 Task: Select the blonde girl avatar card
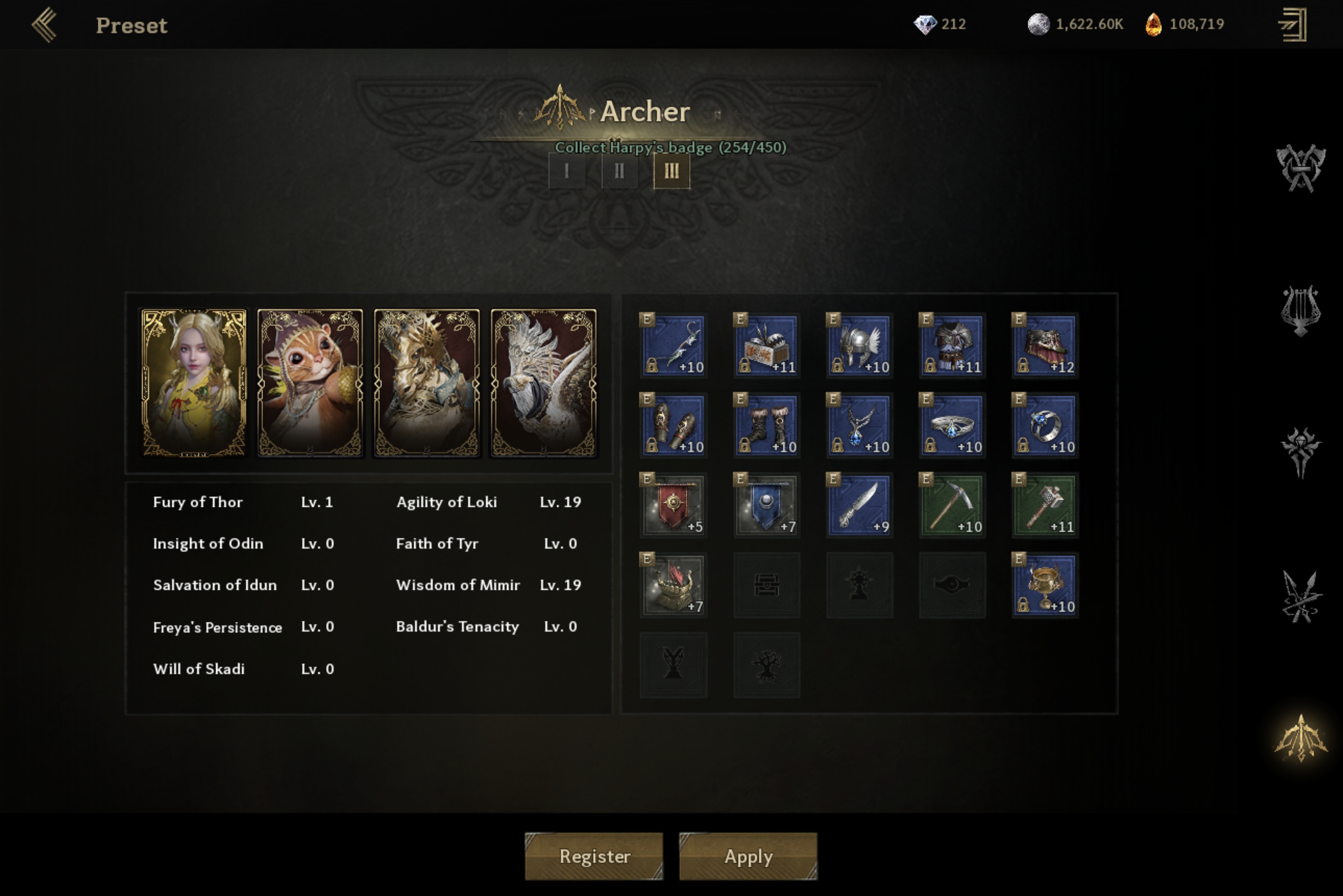194,383
